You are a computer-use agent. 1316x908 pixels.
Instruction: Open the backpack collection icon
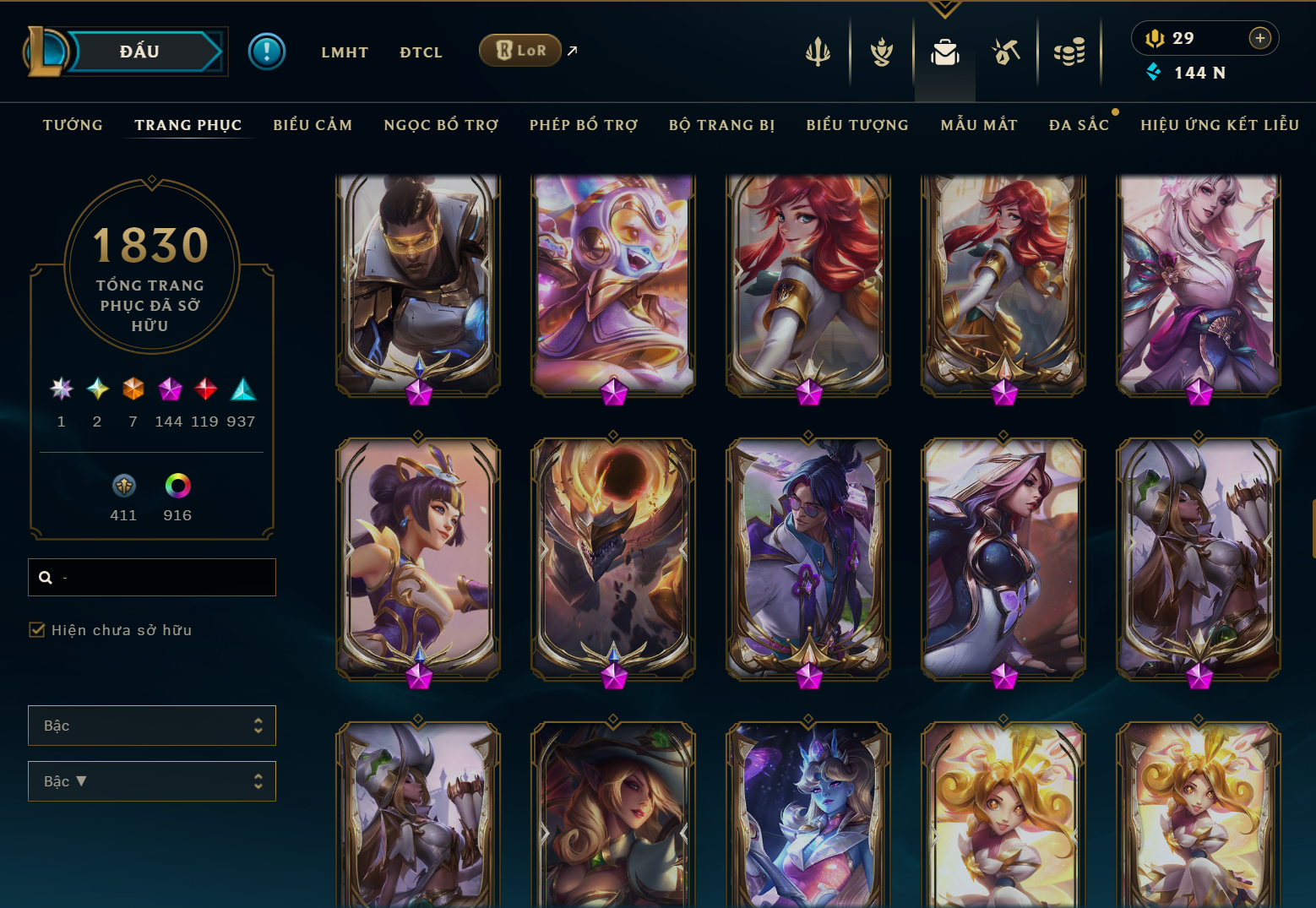(x=944, y=53)
